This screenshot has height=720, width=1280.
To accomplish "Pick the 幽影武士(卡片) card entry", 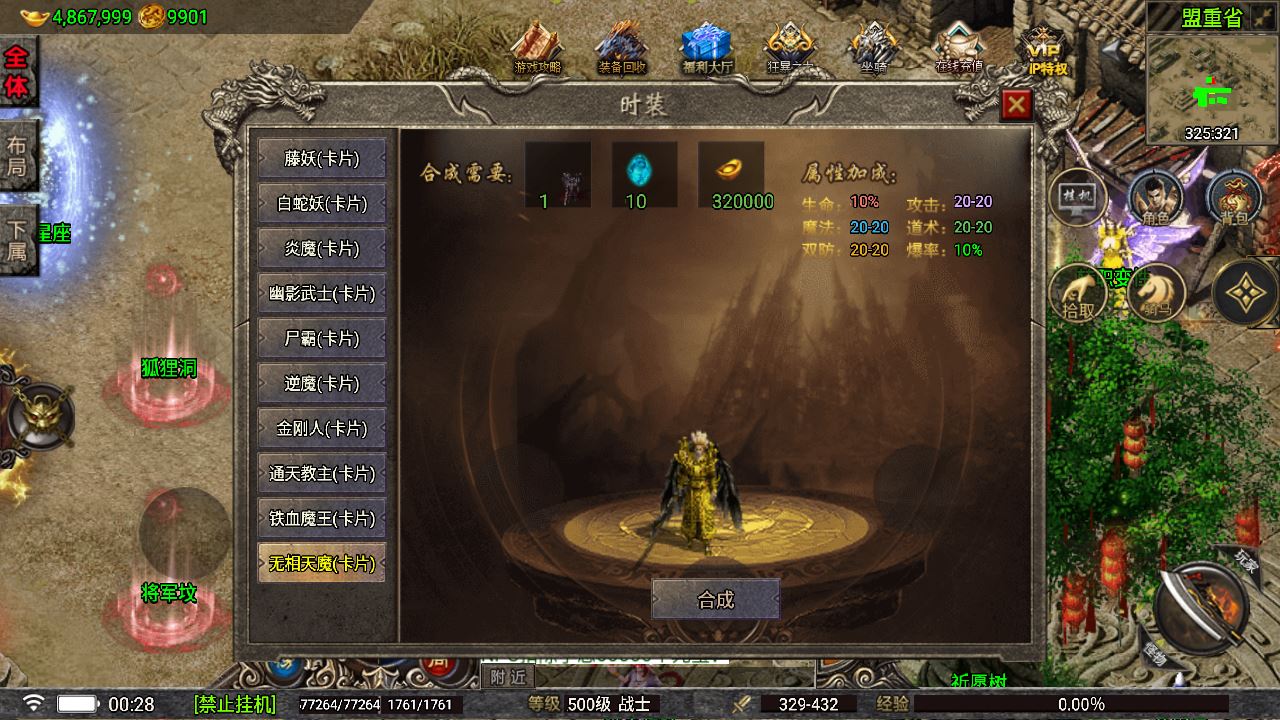I will point(321,293).
